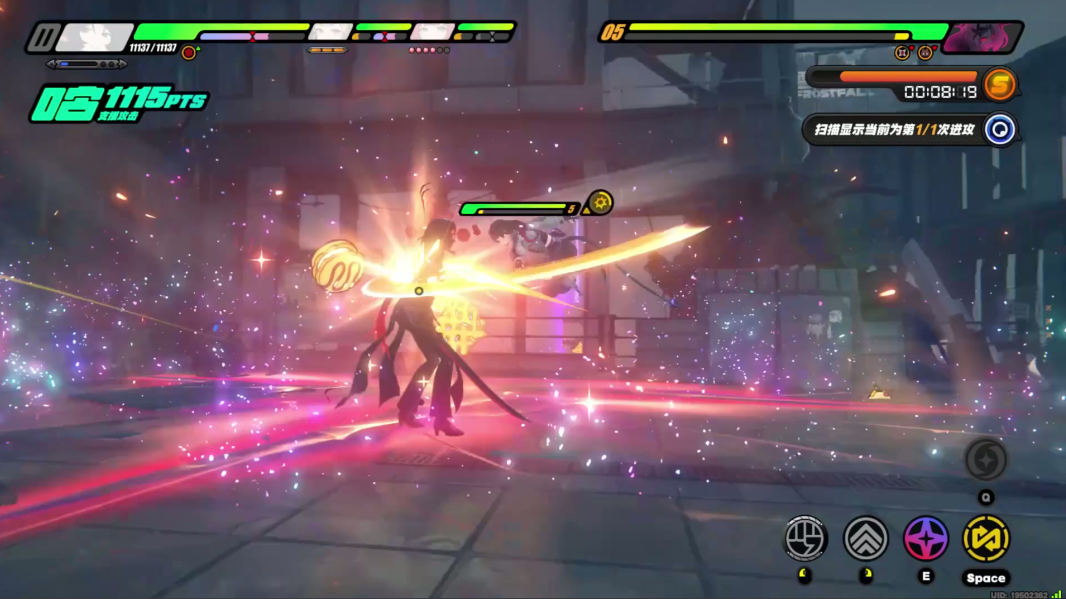Pause the battle with the pause button
Viewport: 1066px width, 599px height.
coord(41,38)
